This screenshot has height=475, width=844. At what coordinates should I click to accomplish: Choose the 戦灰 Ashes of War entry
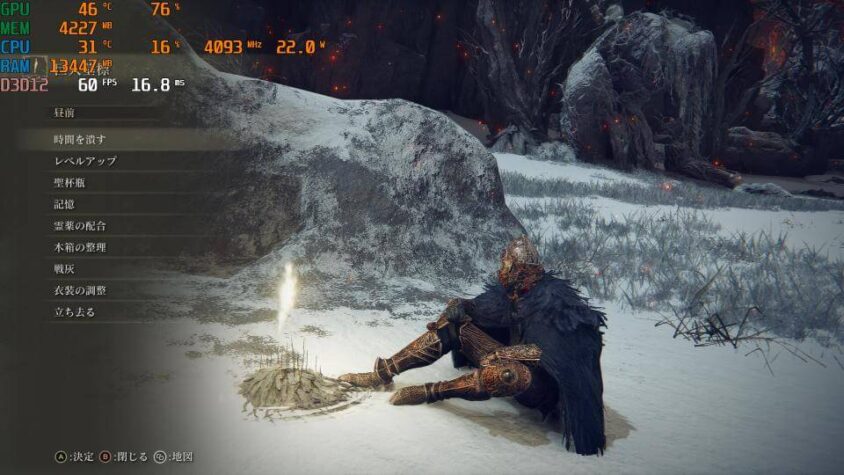click(65, 268)
